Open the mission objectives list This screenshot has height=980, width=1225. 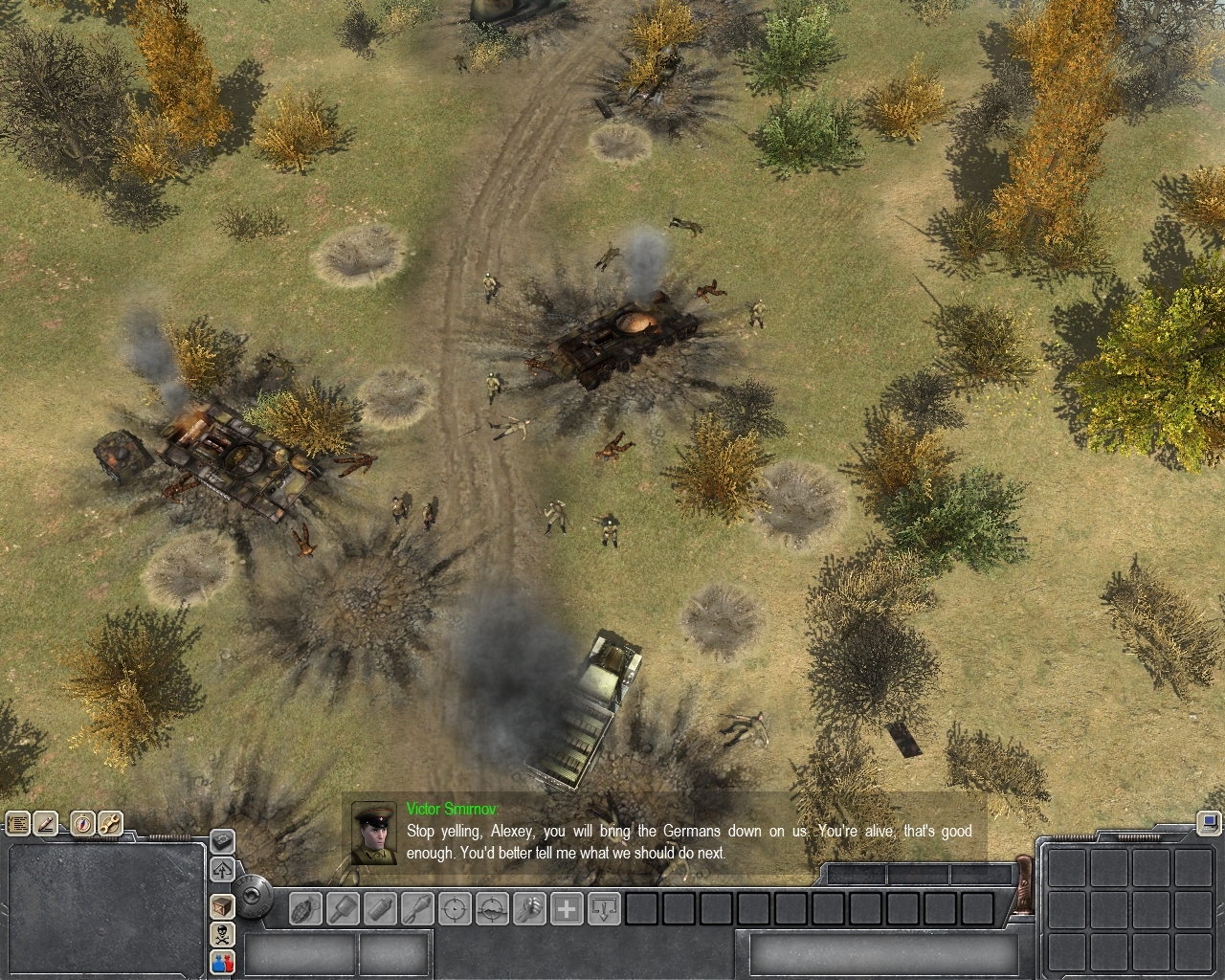[x=17, y=823]
